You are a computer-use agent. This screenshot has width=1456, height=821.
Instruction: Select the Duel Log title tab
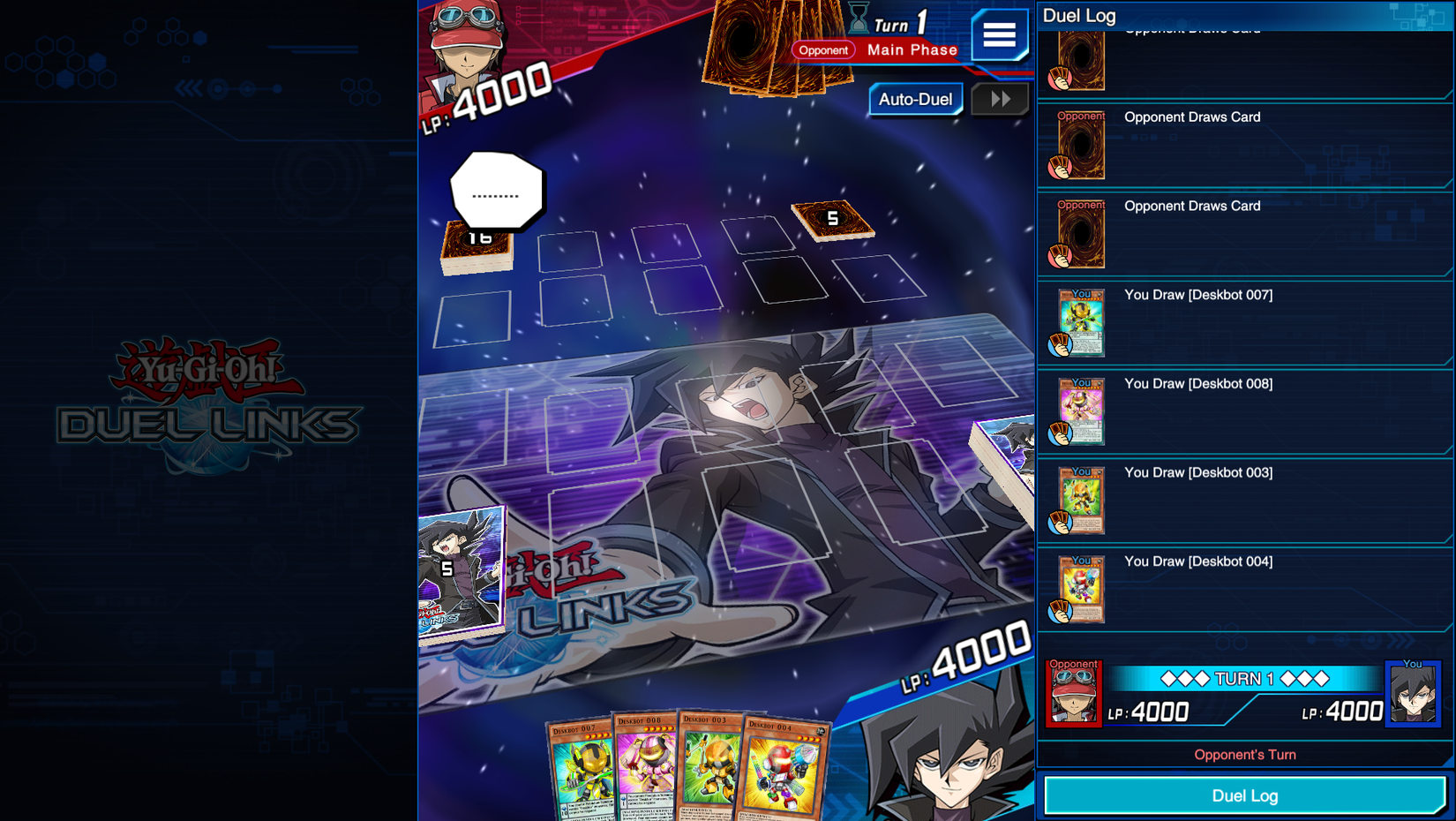(1079, 16)
